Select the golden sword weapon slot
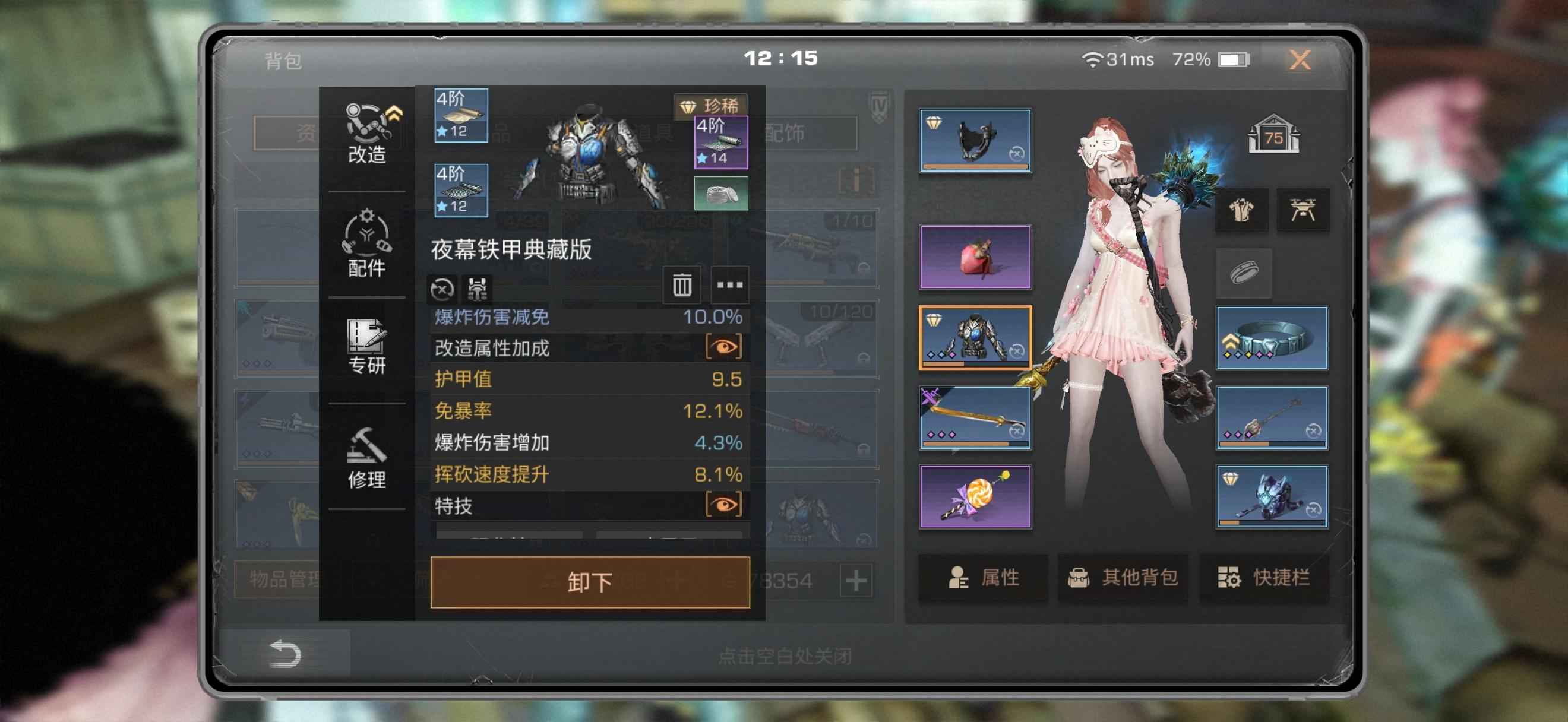The image size is (1568, 722). point(975,417)
